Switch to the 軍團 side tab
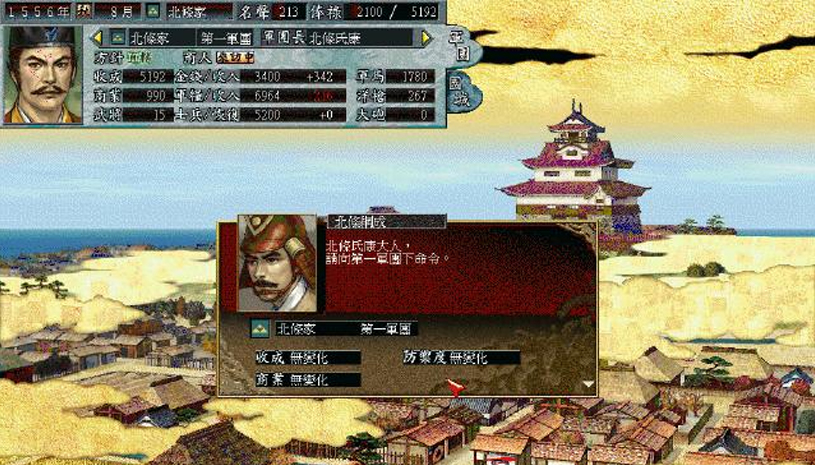815x465 pixels. click(458, 46)
